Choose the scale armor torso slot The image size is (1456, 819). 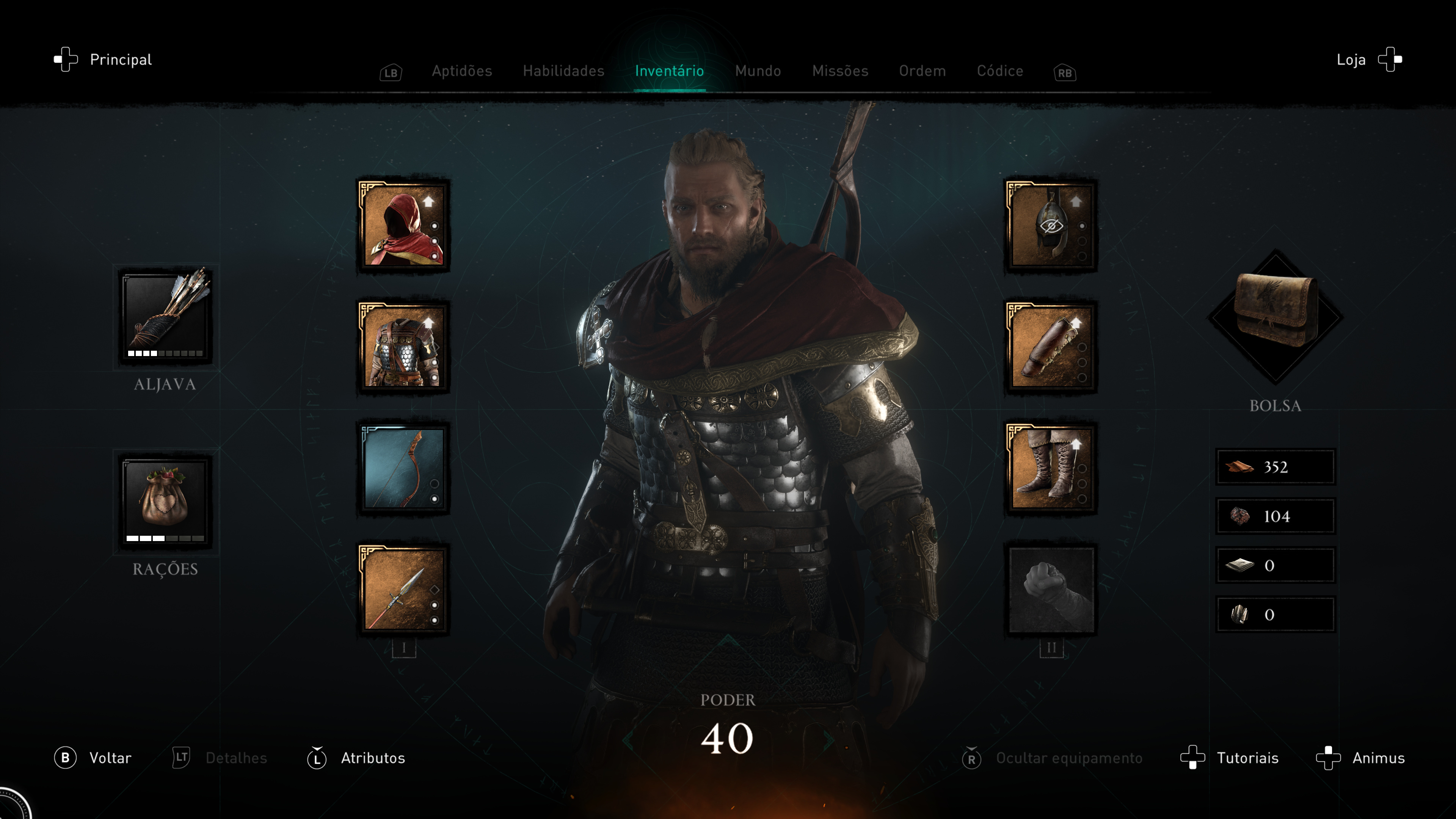[x=403, y=347]
